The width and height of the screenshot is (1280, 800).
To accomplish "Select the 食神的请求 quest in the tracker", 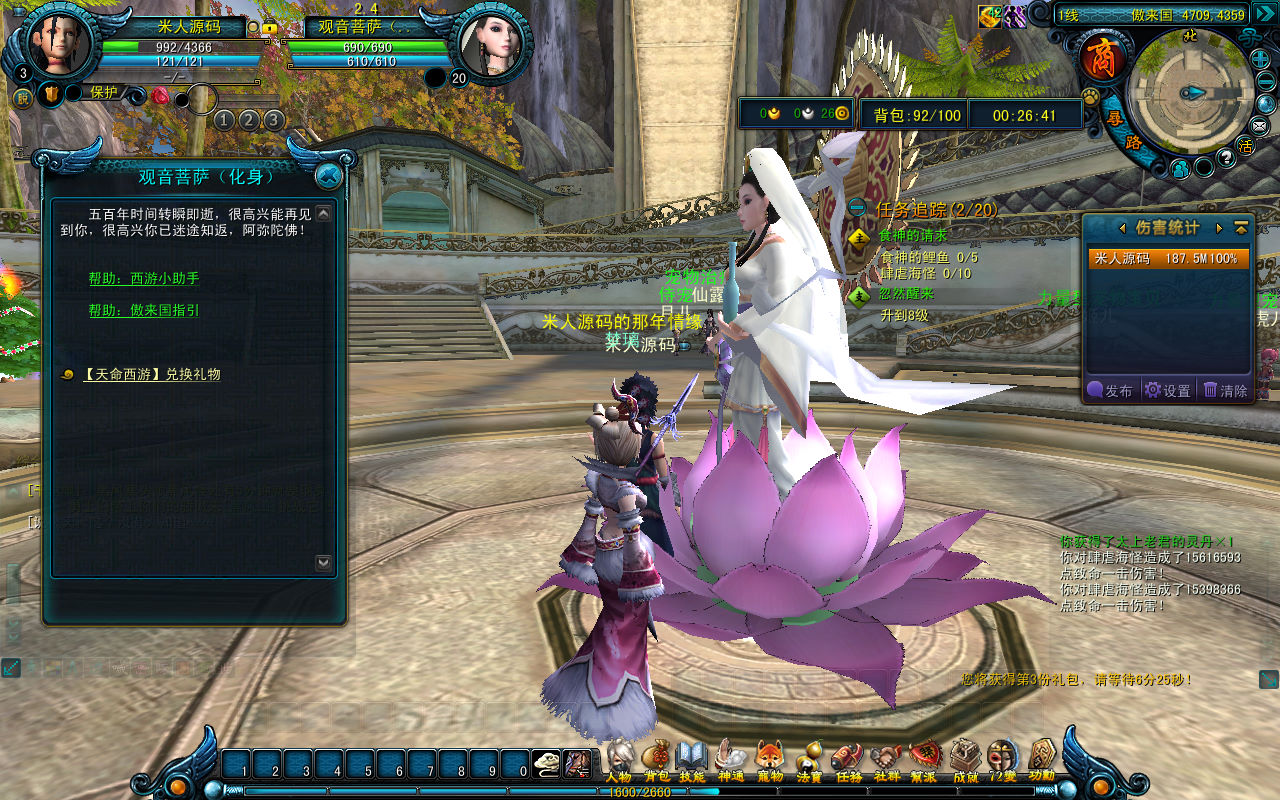I will tap(912, 236).
